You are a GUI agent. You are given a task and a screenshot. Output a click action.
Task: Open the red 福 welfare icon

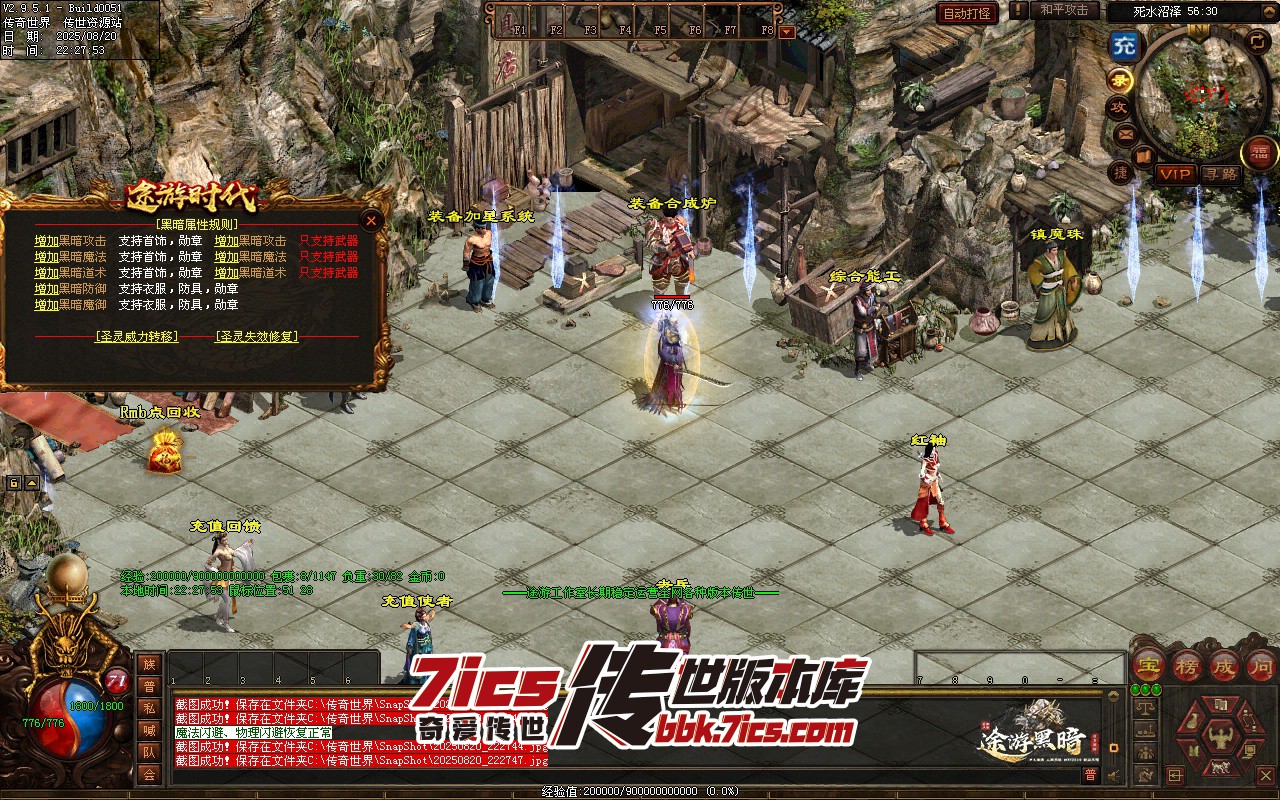[x=1259, y=152]
